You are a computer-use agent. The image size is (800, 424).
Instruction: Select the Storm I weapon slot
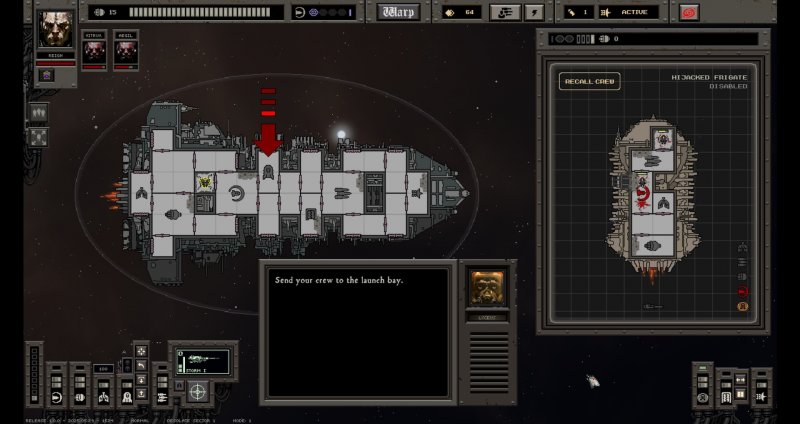pos(203,360)
